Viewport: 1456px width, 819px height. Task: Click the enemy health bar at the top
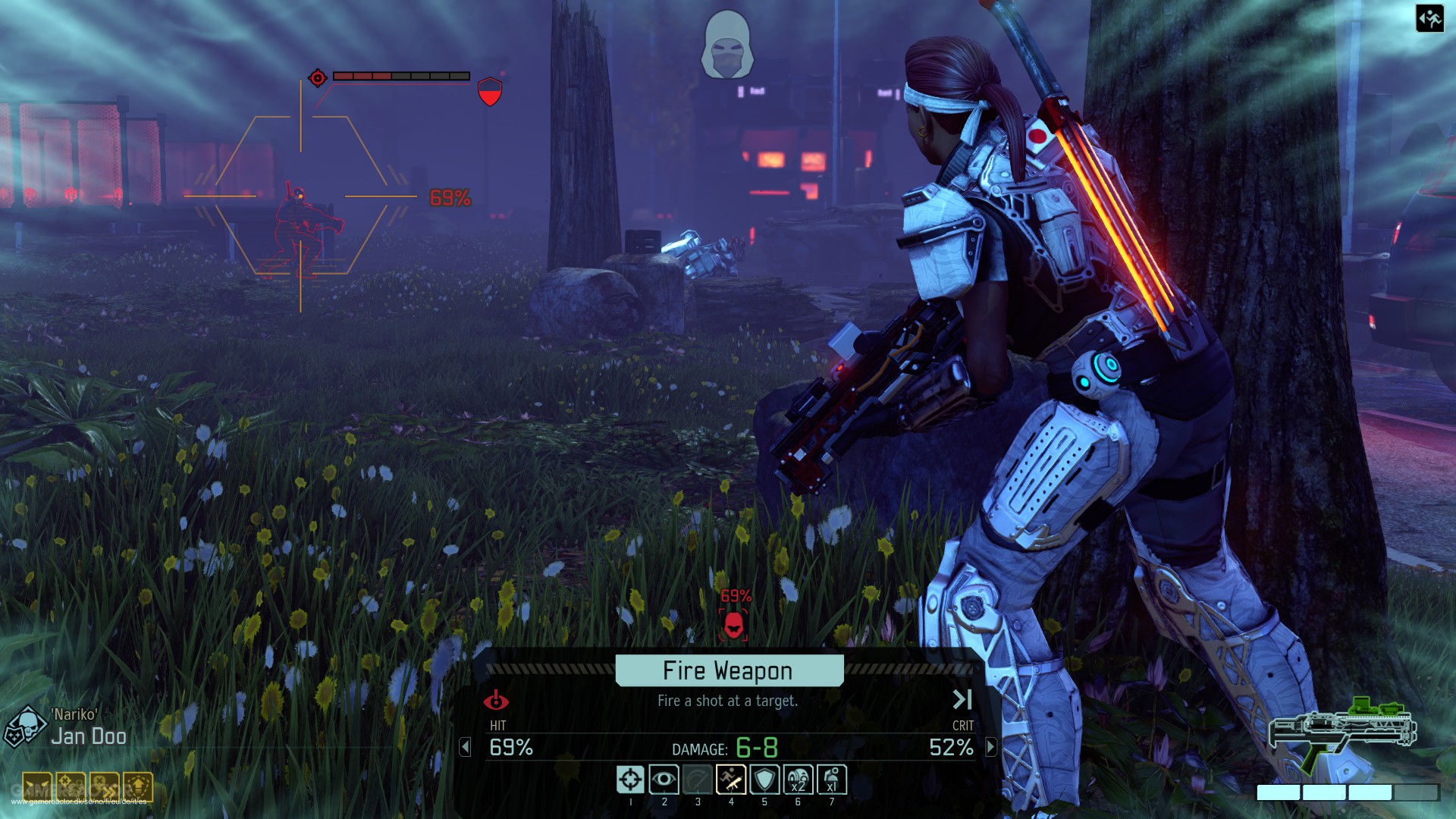point(402,76)
